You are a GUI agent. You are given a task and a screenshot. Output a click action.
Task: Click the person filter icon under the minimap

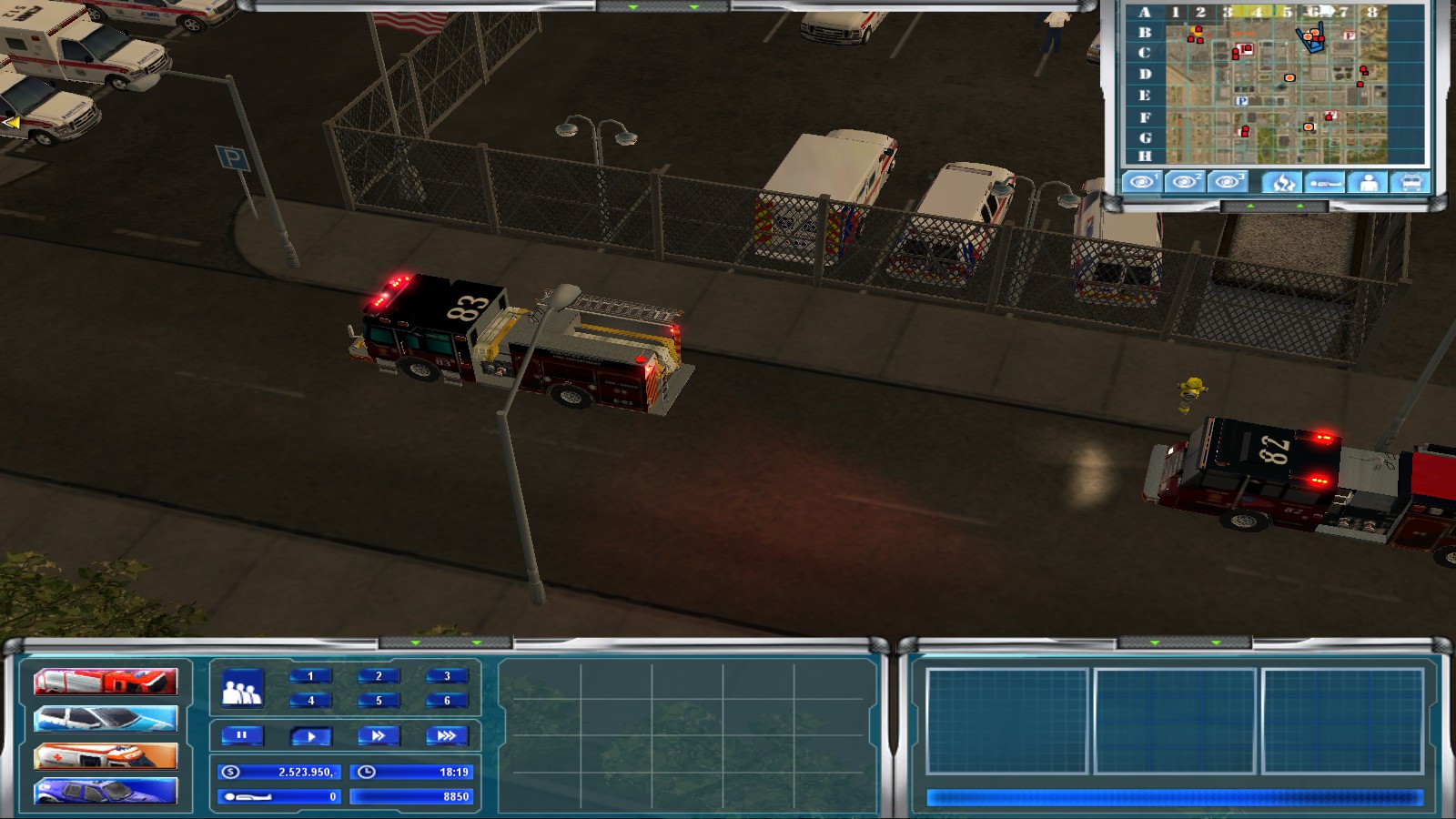1368,182
